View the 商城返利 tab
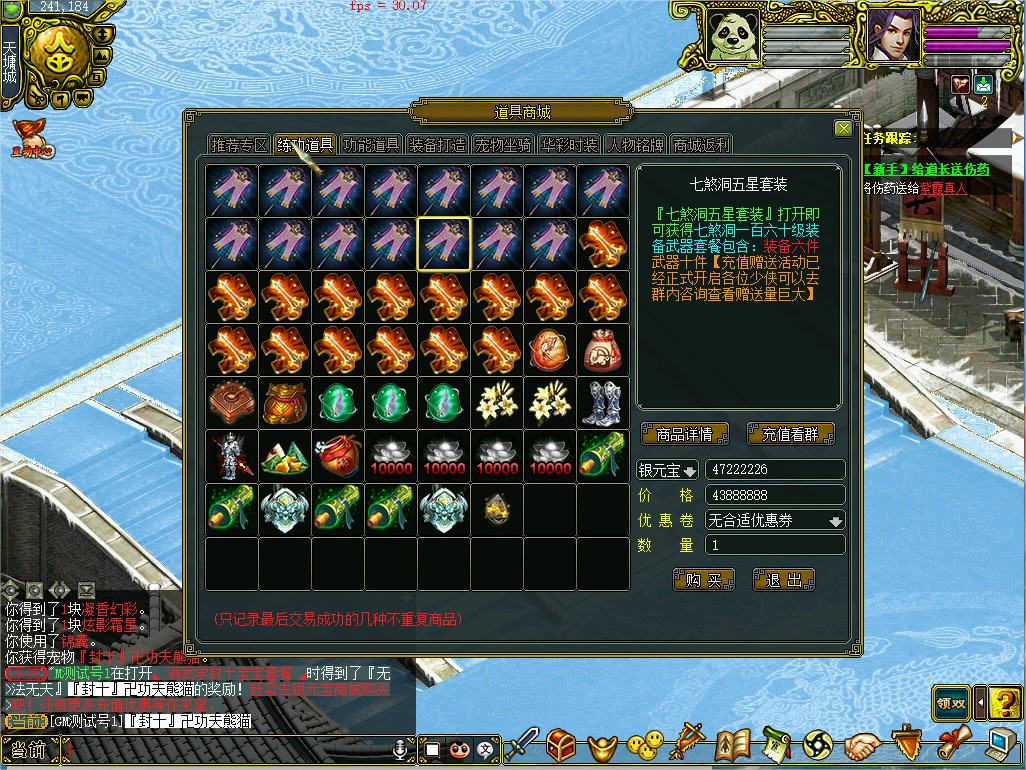This screenshot has height=770, width=1026. point(701,145)
